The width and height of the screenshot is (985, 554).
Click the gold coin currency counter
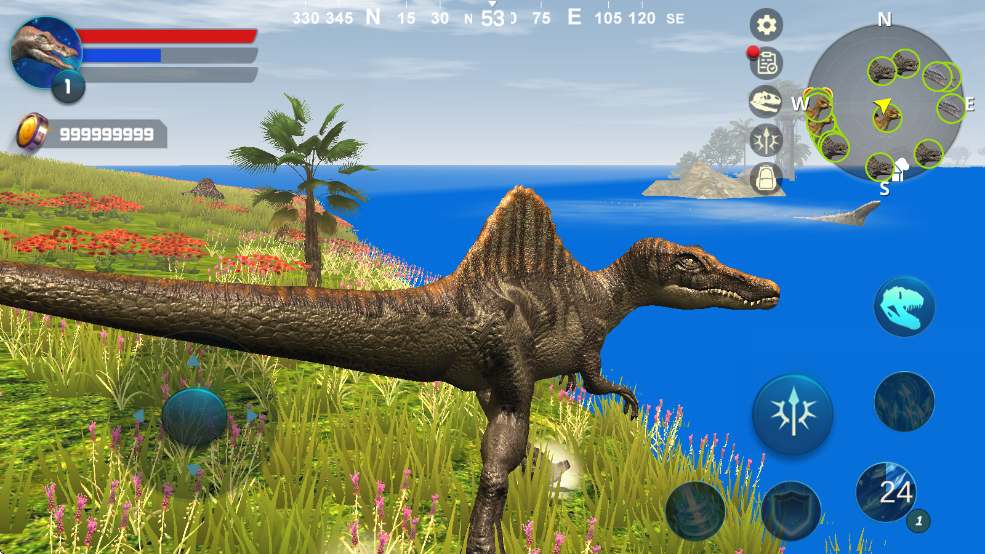88,134
